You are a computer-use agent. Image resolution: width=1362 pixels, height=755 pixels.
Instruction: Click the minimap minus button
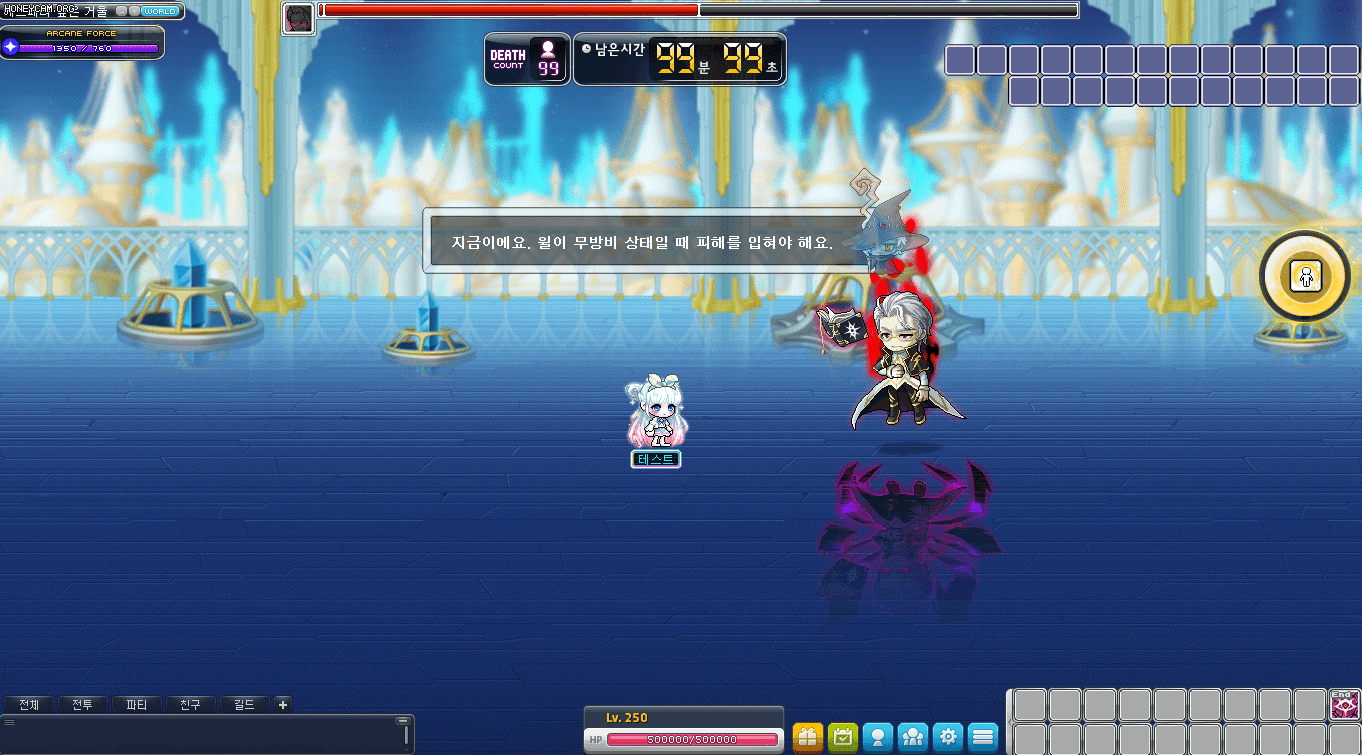[121, 11]
